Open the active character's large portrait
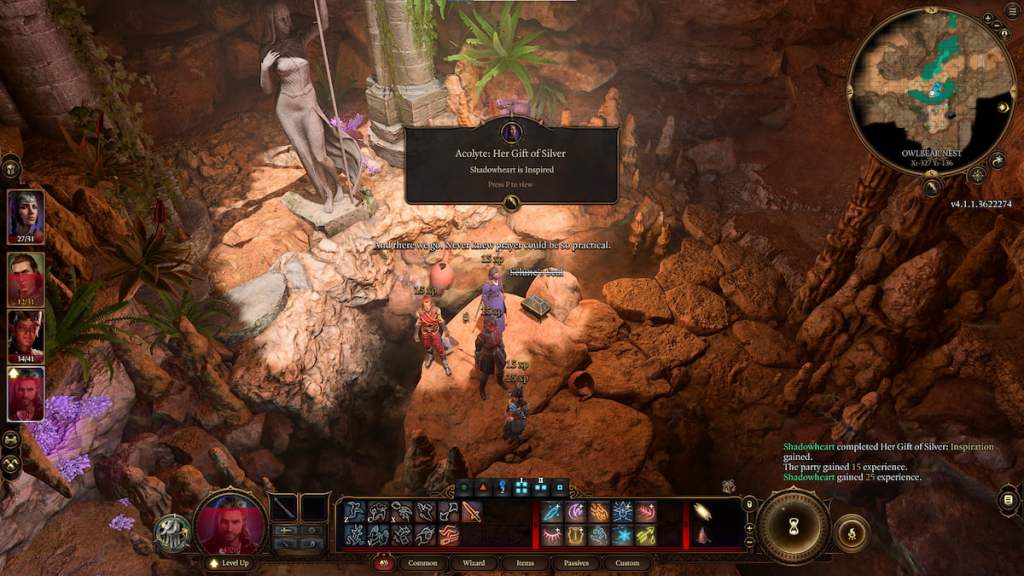The height and width of the screenshot is (576, 1024). click(229, 522)
